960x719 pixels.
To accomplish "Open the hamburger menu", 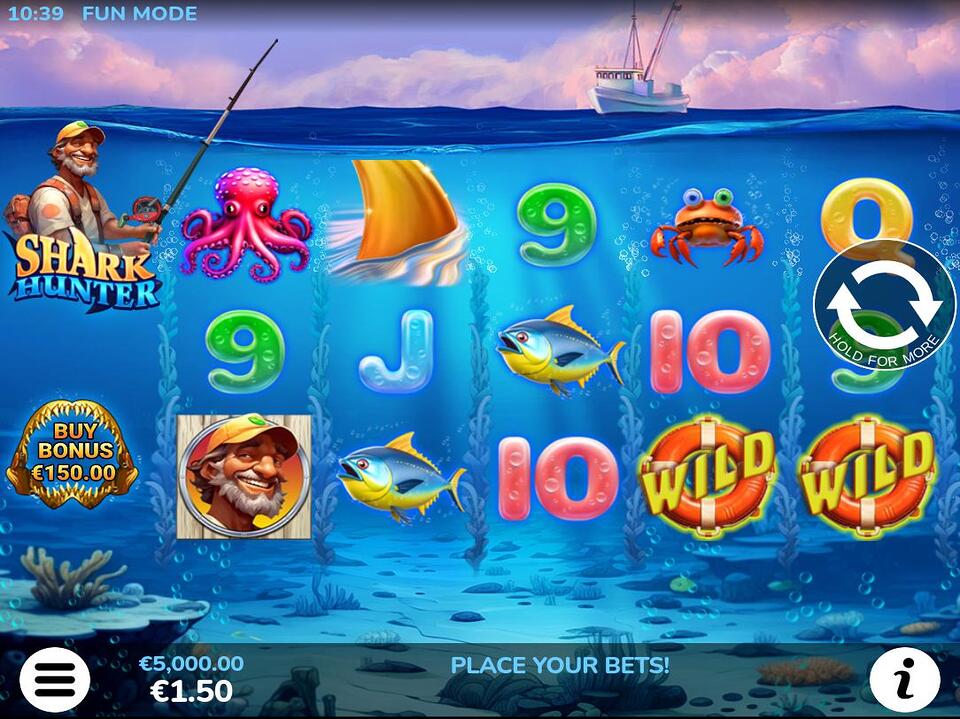I will [54, 679].
